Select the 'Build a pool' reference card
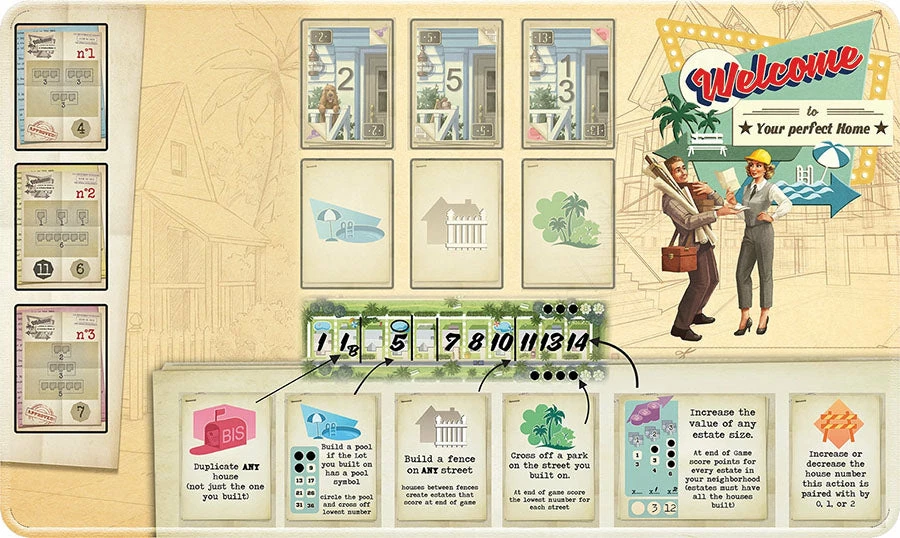Screen dimensions: 900x538 point(330,456)
